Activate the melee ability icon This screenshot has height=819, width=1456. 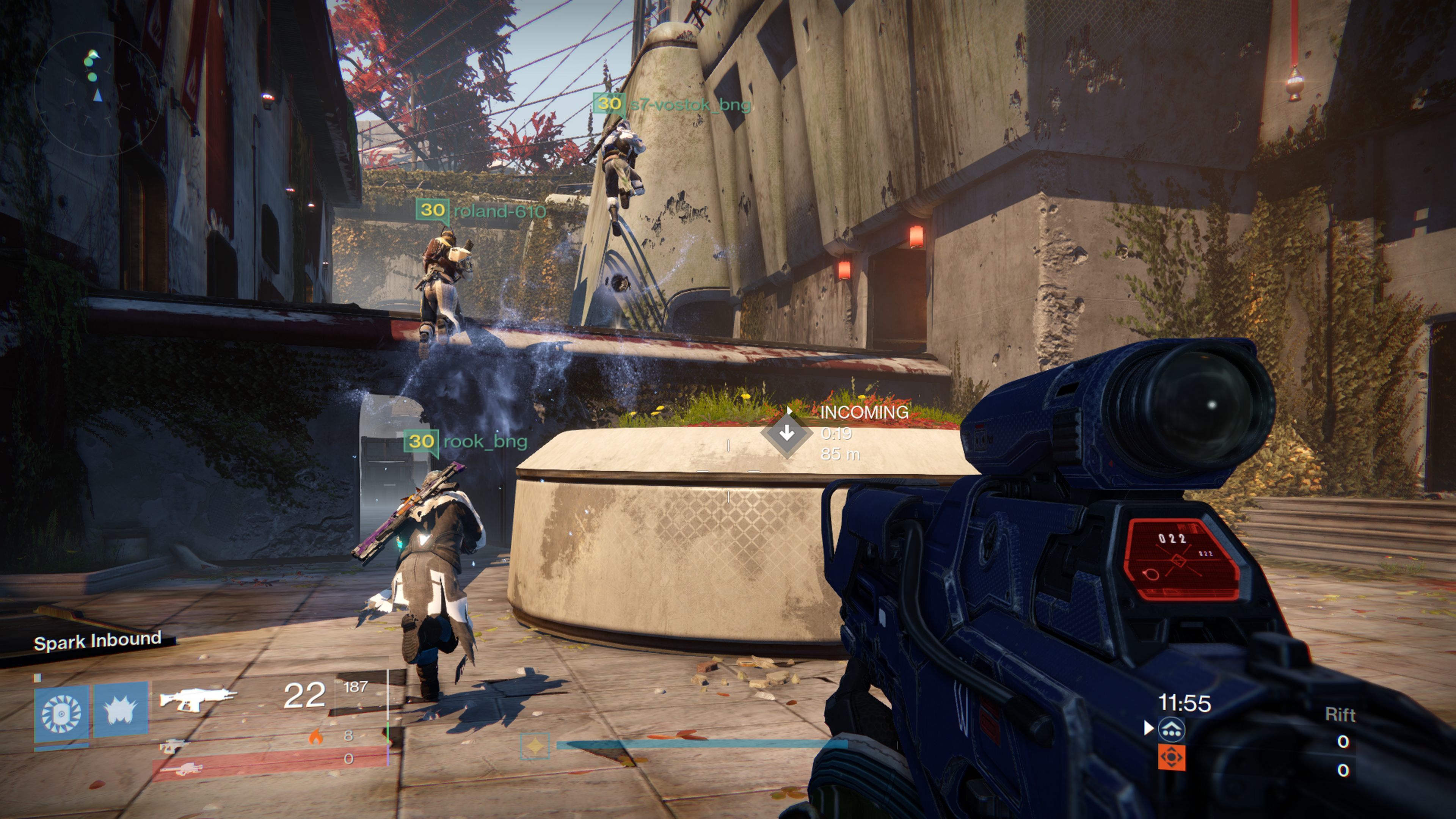point(121,711)
